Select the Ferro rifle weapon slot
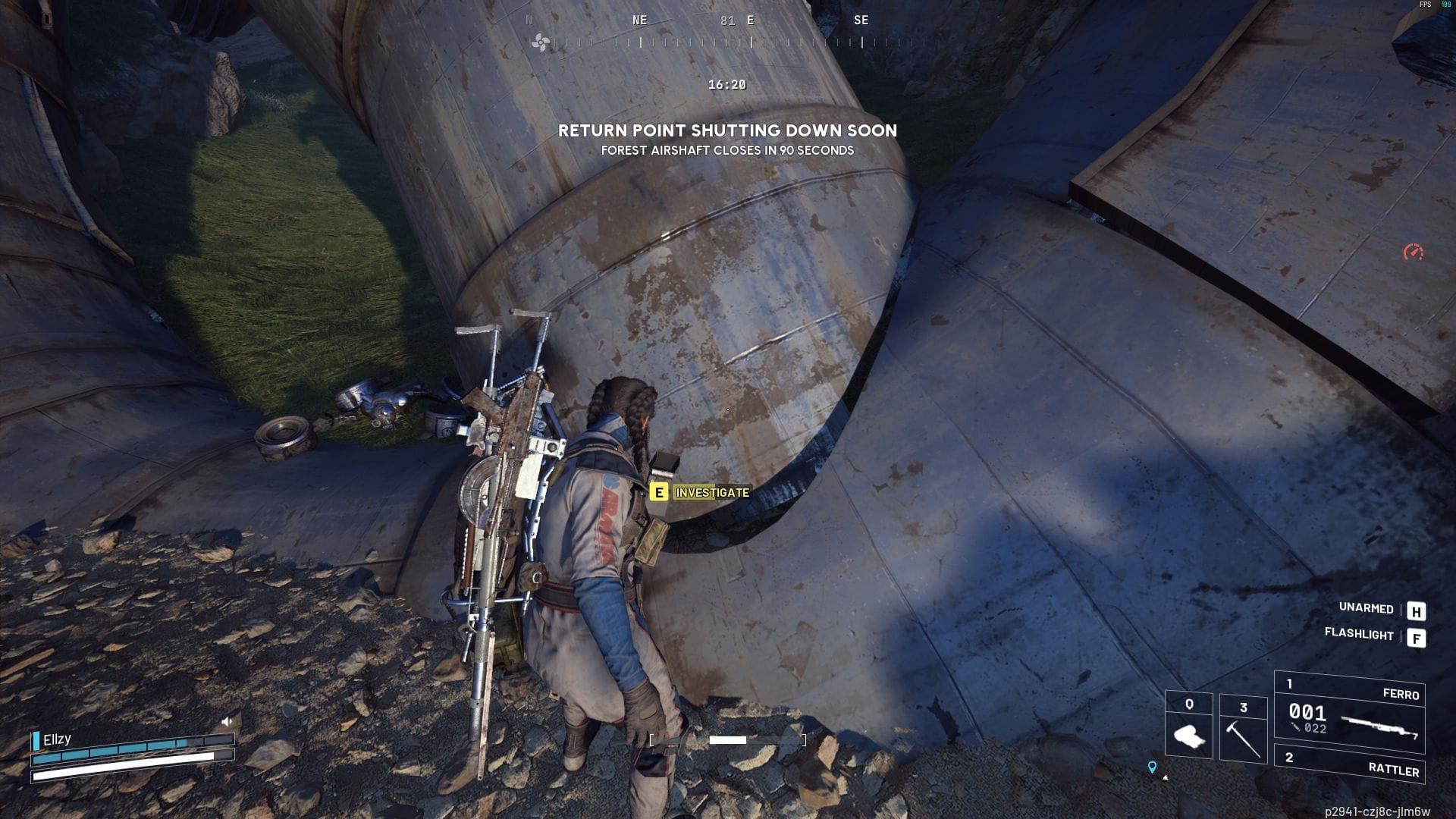This screenshot has height=819, width=1456. tap(1350, 711)
